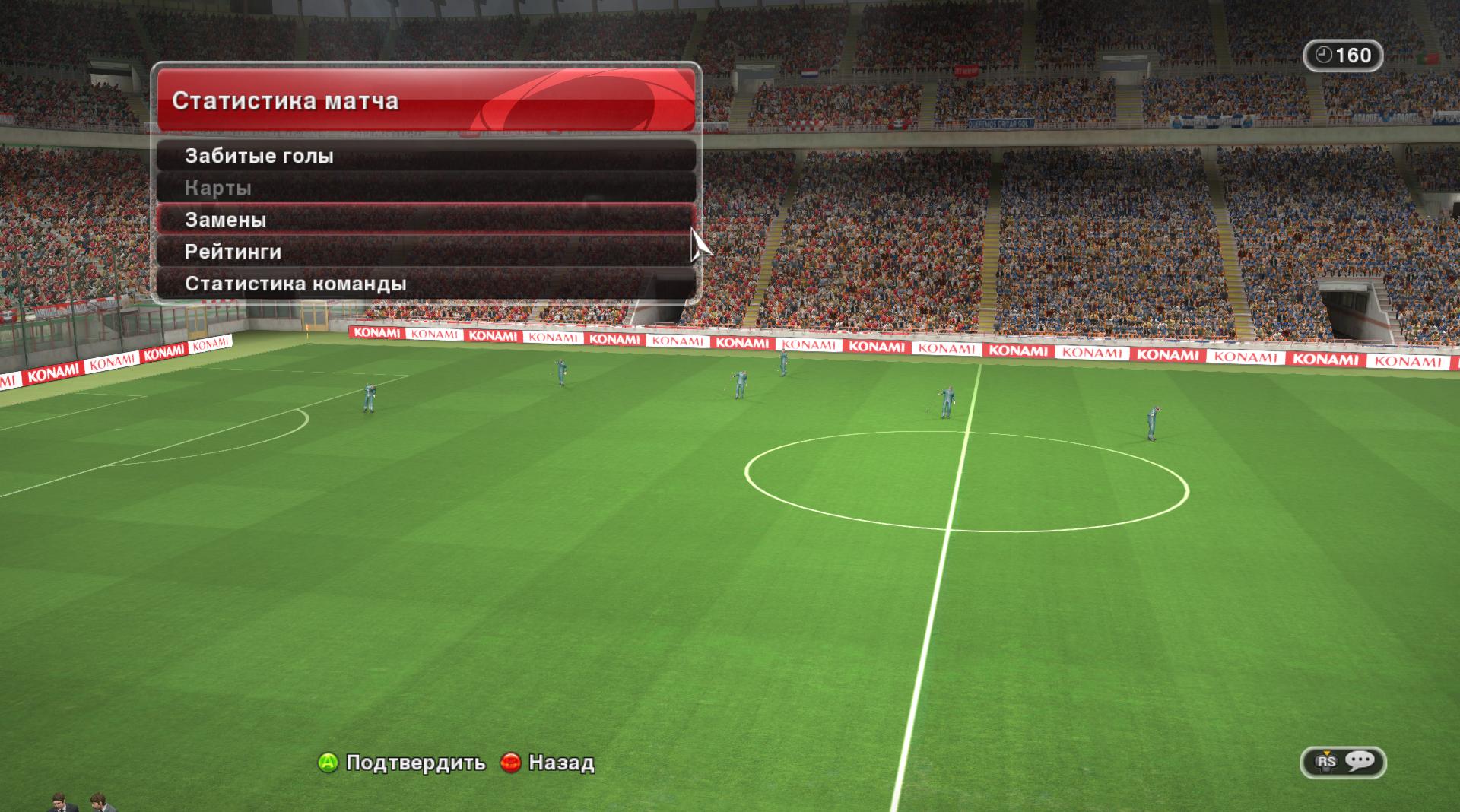Go back with the Назад prompt
The height and width of the screenshot is (812, 1460).
click(x=548, y=763)
